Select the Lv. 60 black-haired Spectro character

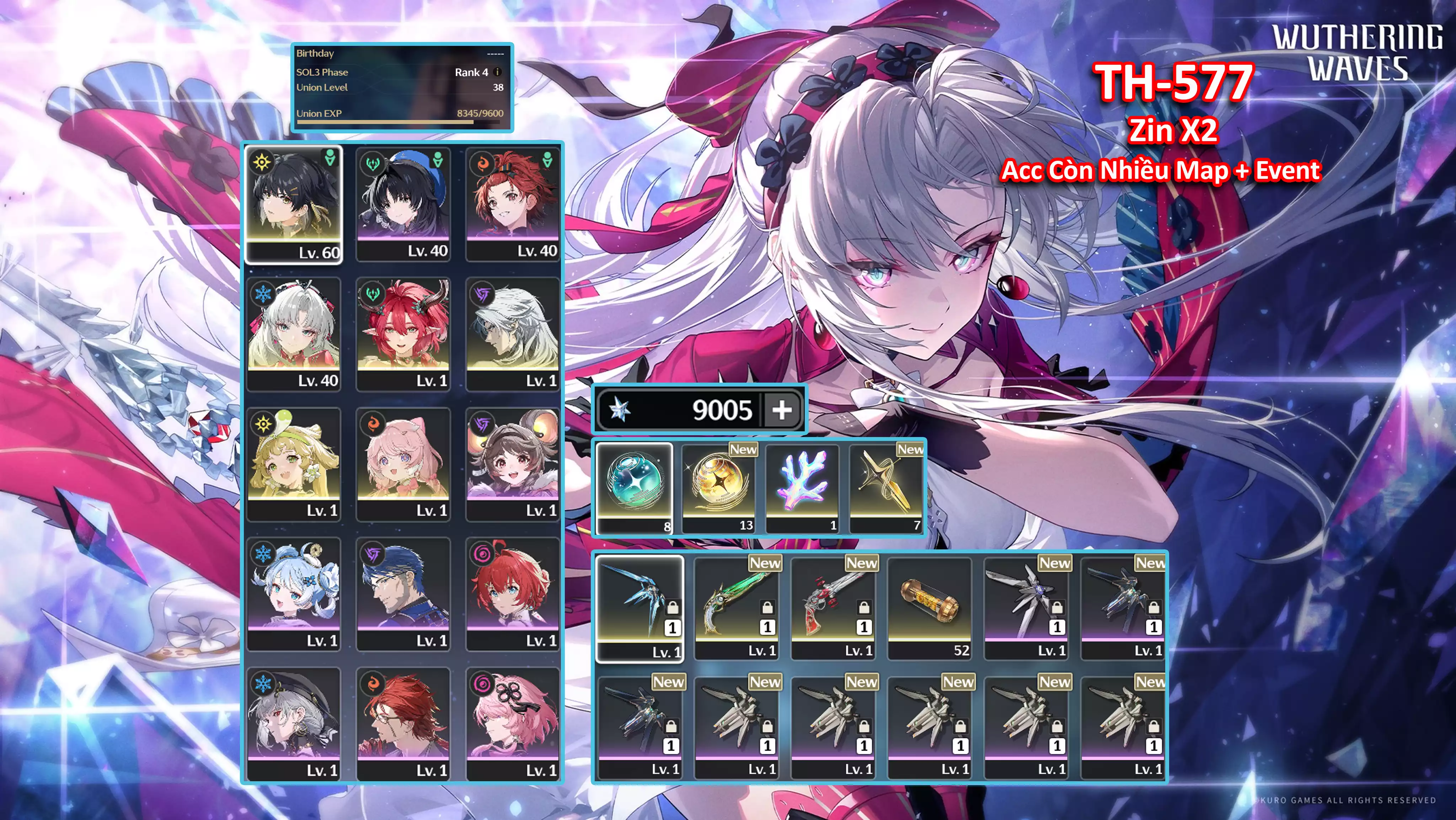click(293, 204)
